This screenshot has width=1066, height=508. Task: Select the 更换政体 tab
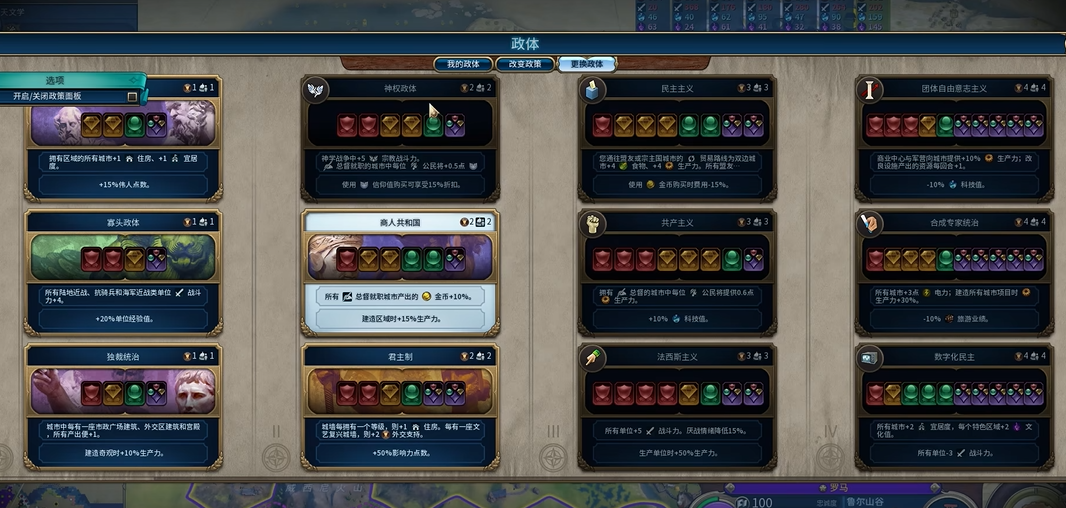pyautogui.click(x=587, y=64)
